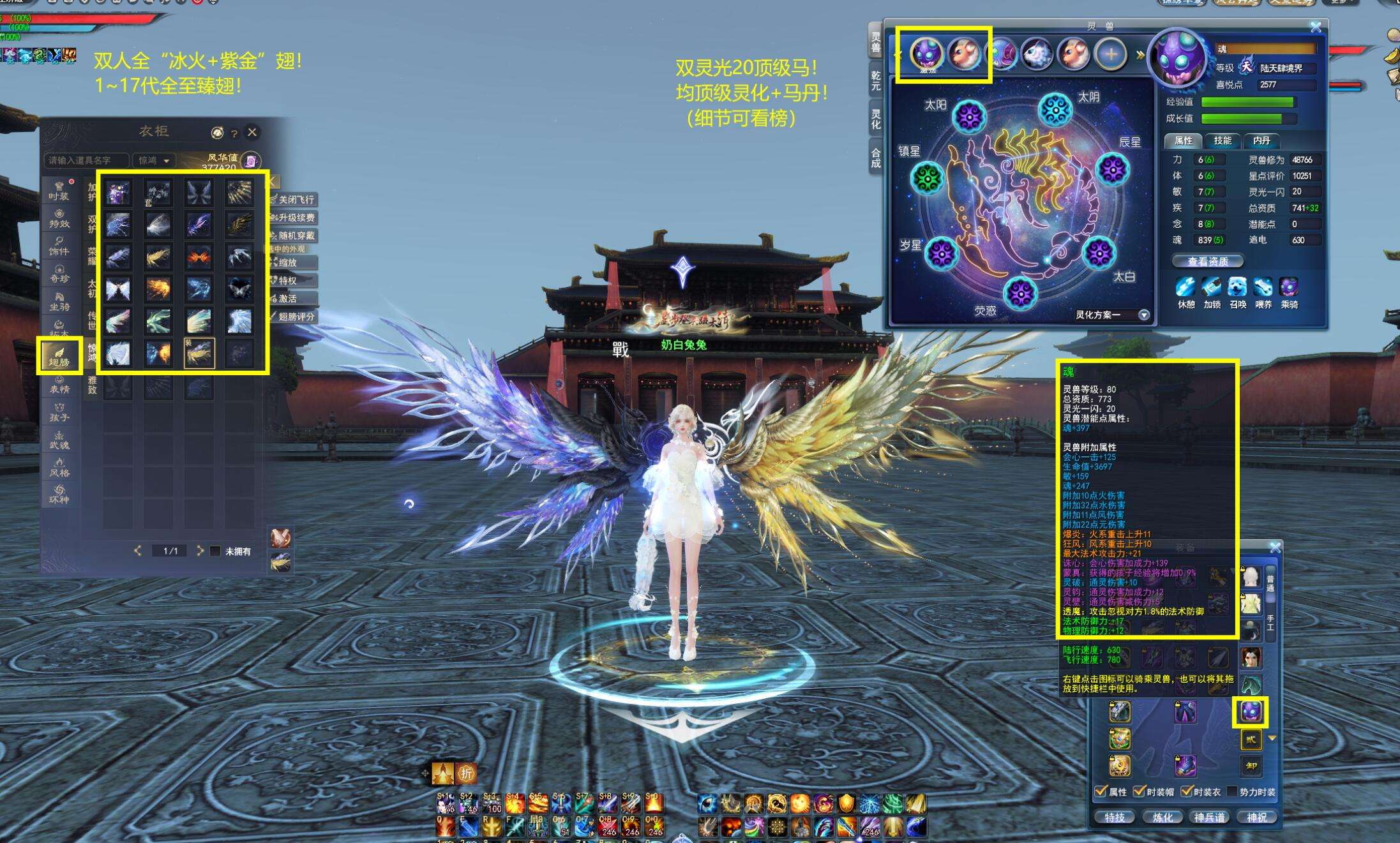The width and height of the screenshot is (1400, 843).
Task: Click the 查看资质 button
Action: pos(1208,261)
